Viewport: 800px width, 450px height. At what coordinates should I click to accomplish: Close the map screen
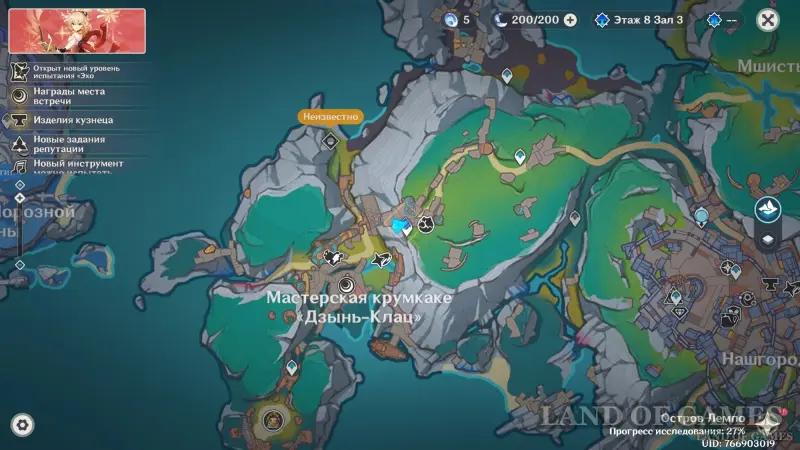[767, 19]
